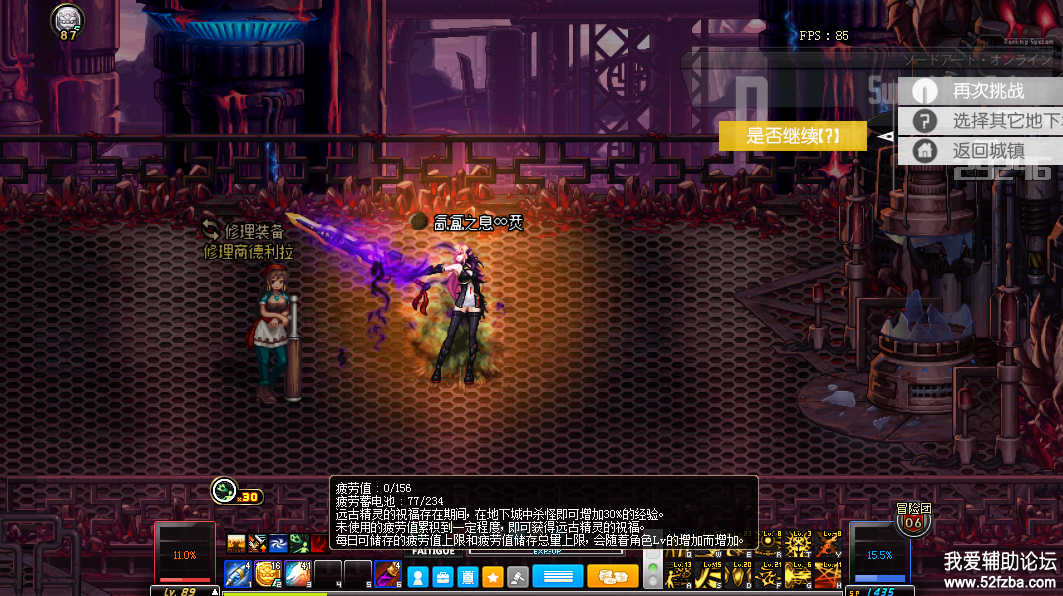Image resolution: width=1063 pixels, height=596 pixels.
Task: Open the character info blue button
Action: [x=418, y=576]
